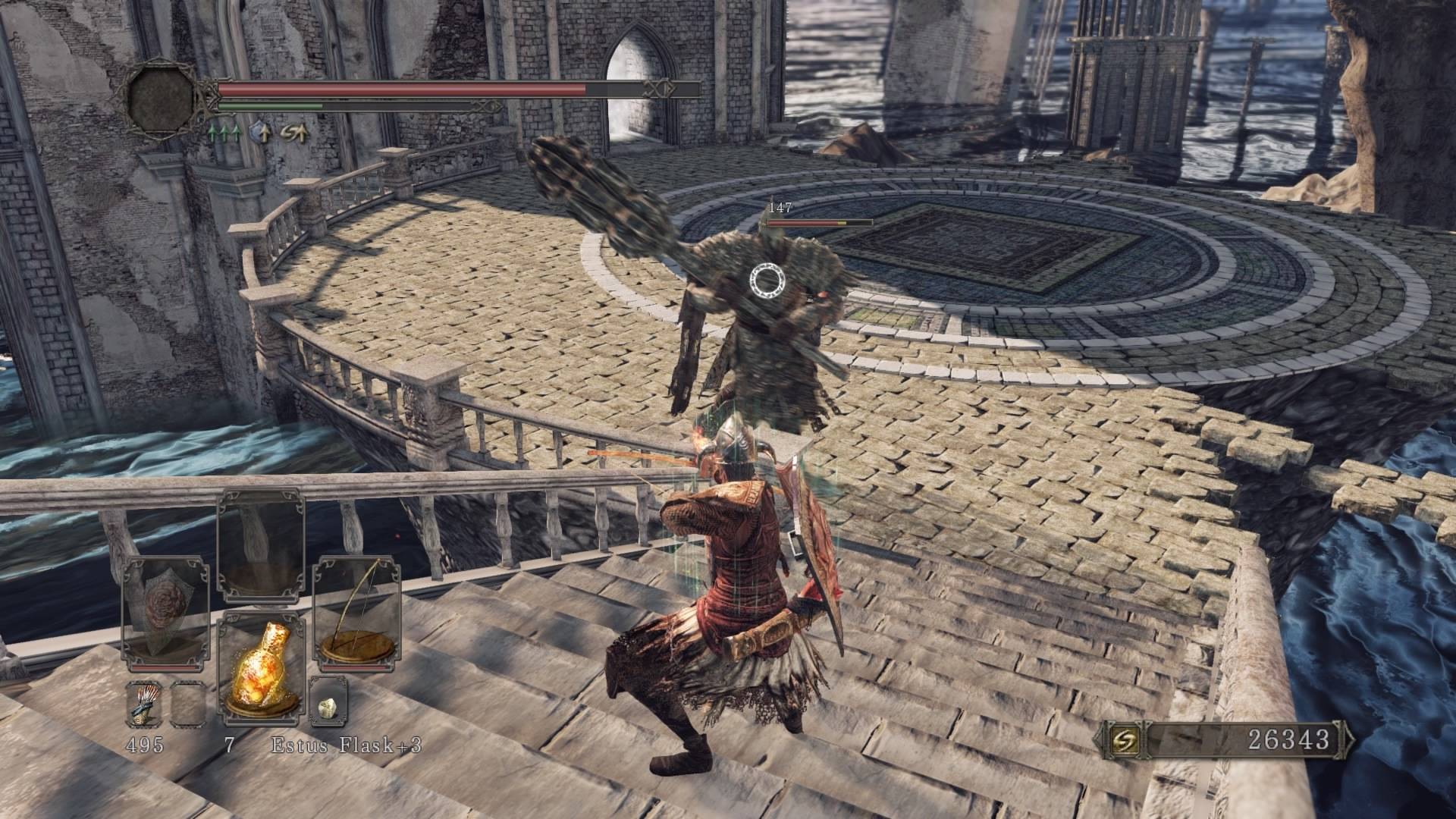
Task: Click the rose shield left-hand slot
Action: click(x=165, y=613)
